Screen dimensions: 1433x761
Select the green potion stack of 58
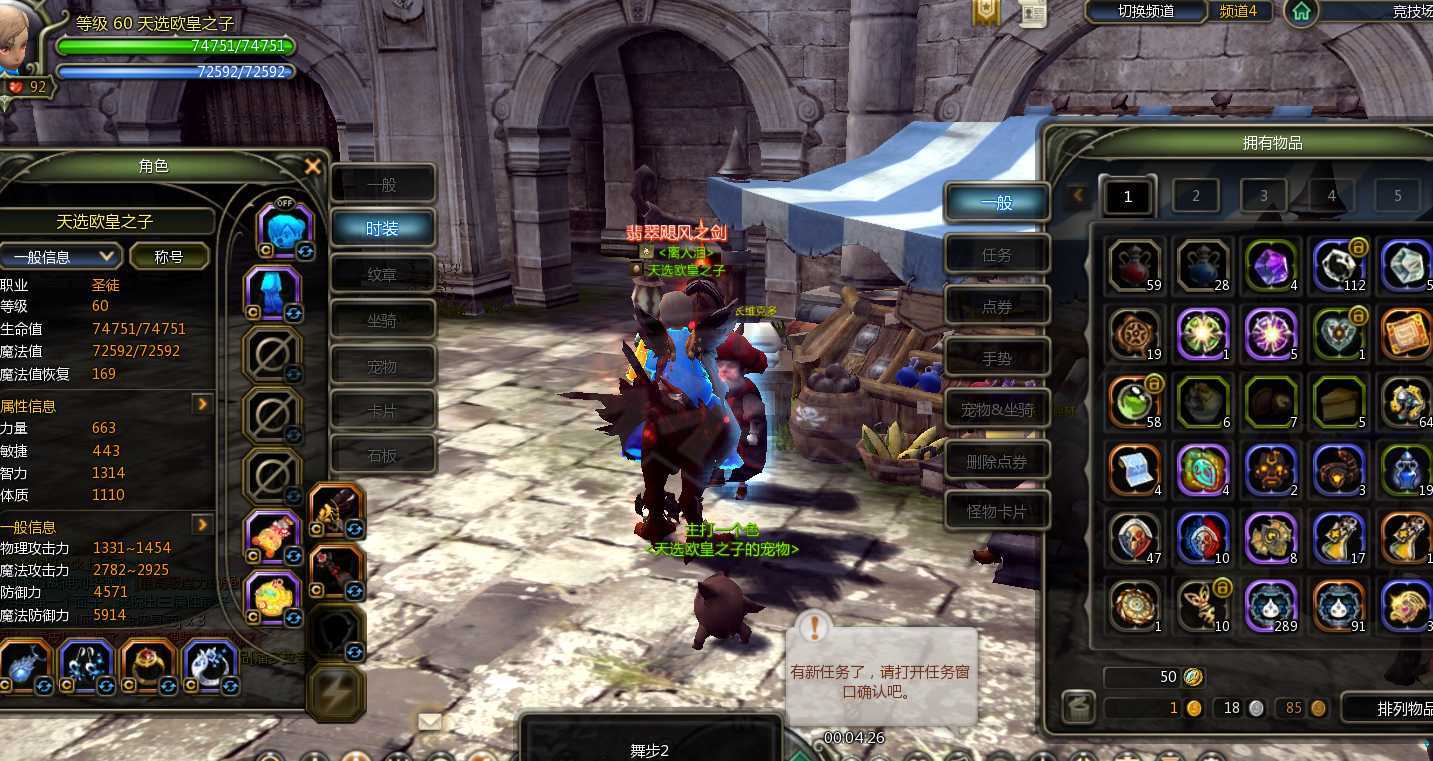click(1135, 402)
